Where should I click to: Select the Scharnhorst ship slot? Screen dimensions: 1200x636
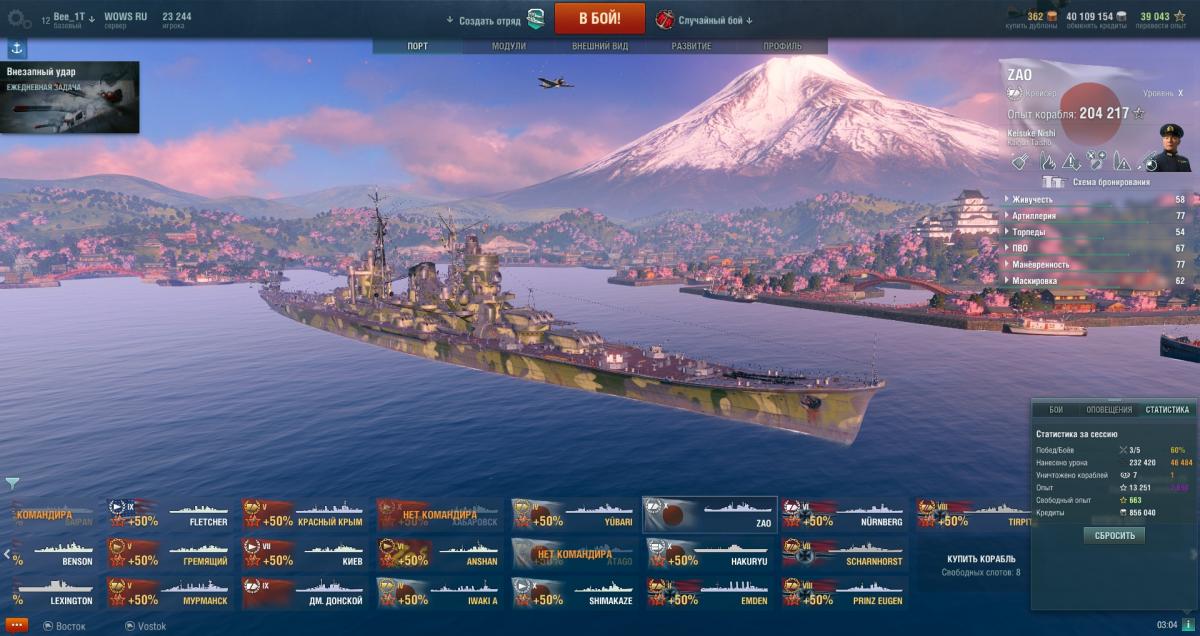pos(845,553)
